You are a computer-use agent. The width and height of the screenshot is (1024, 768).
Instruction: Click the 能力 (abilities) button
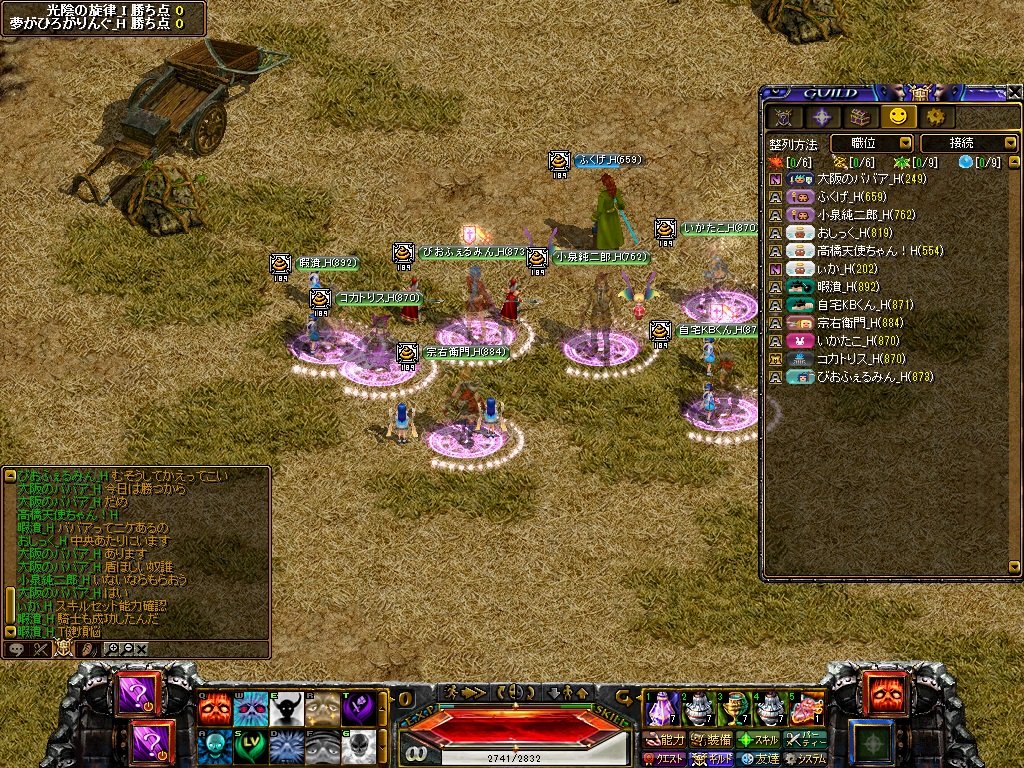coord(662,741)
